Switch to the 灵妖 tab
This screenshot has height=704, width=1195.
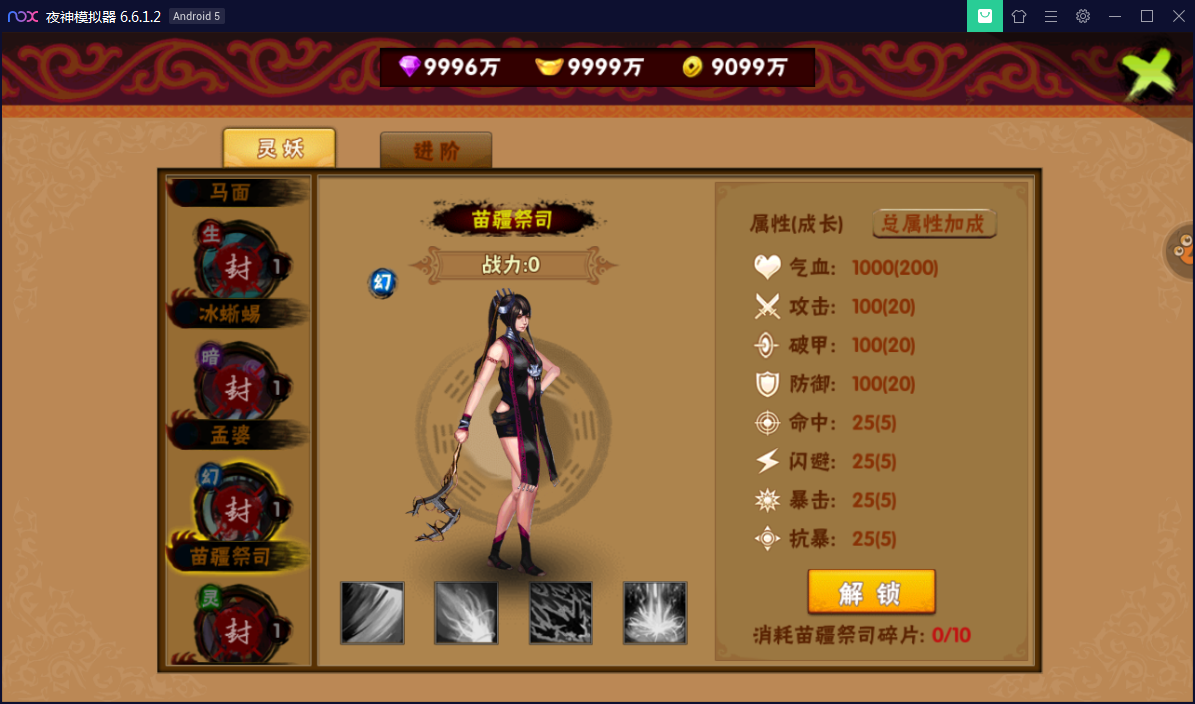[279, 149]
